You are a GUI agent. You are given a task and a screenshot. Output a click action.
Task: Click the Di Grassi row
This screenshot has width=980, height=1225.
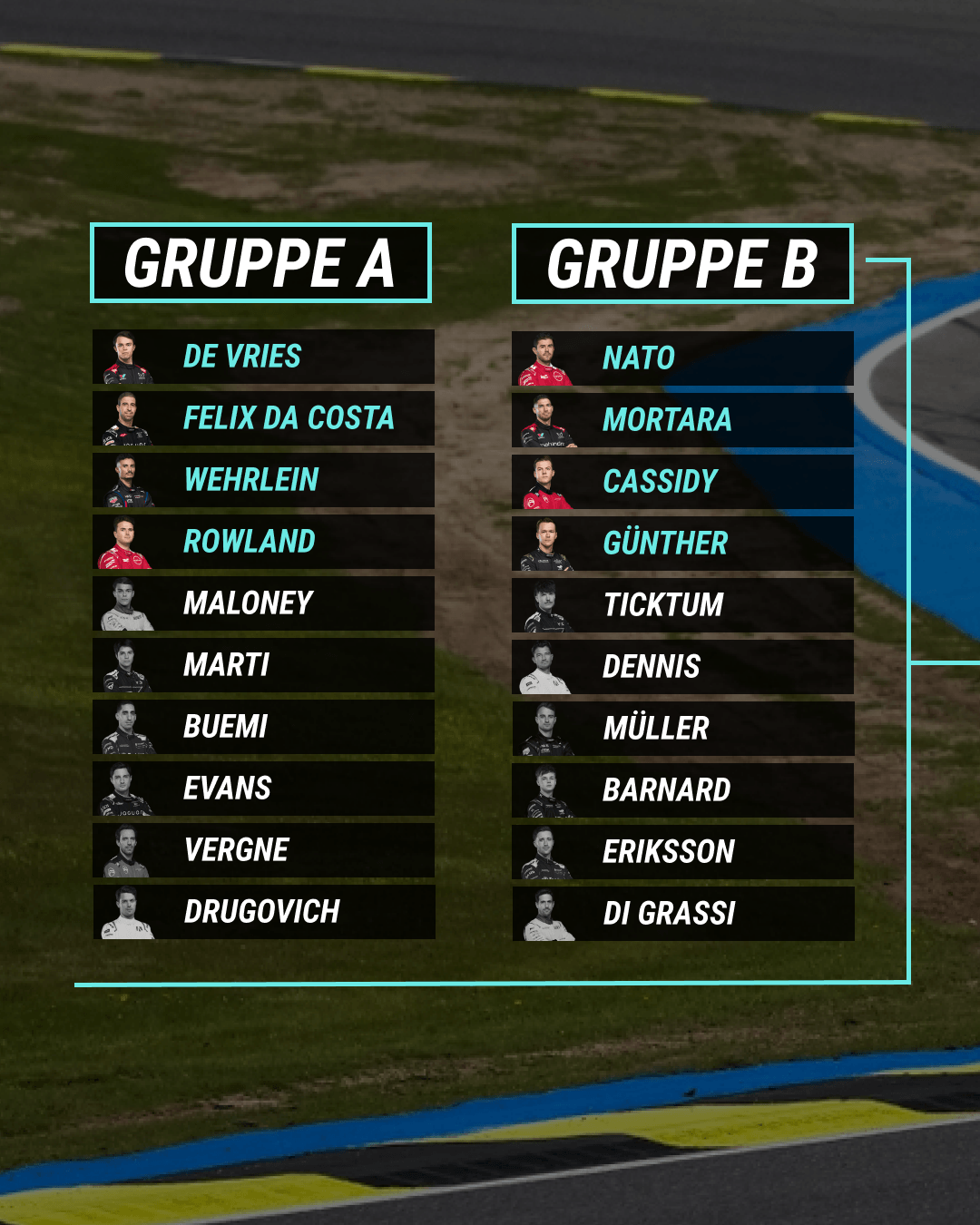(682, 914)
